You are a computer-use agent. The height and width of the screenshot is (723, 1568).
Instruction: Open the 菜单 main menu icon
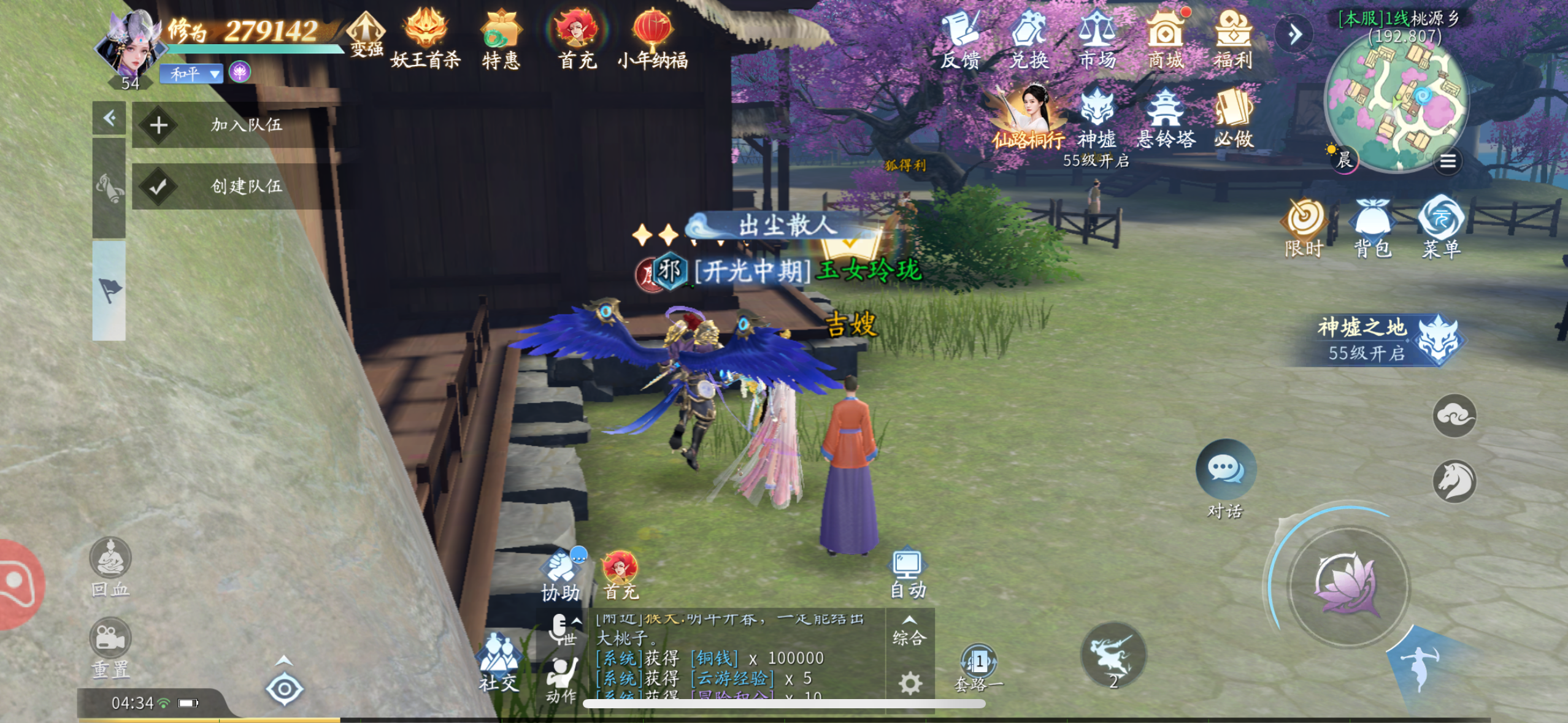[x=1441, y=226]
